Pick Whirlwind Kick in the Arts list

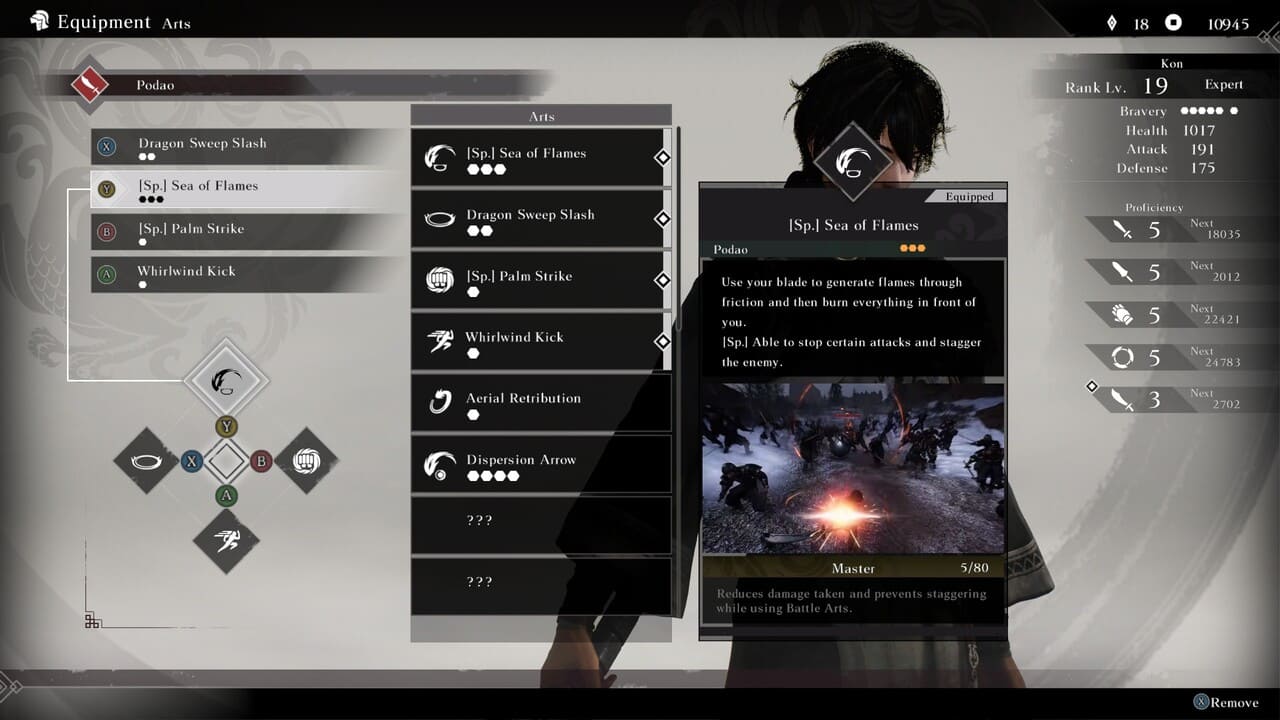(x=540, y=342)
